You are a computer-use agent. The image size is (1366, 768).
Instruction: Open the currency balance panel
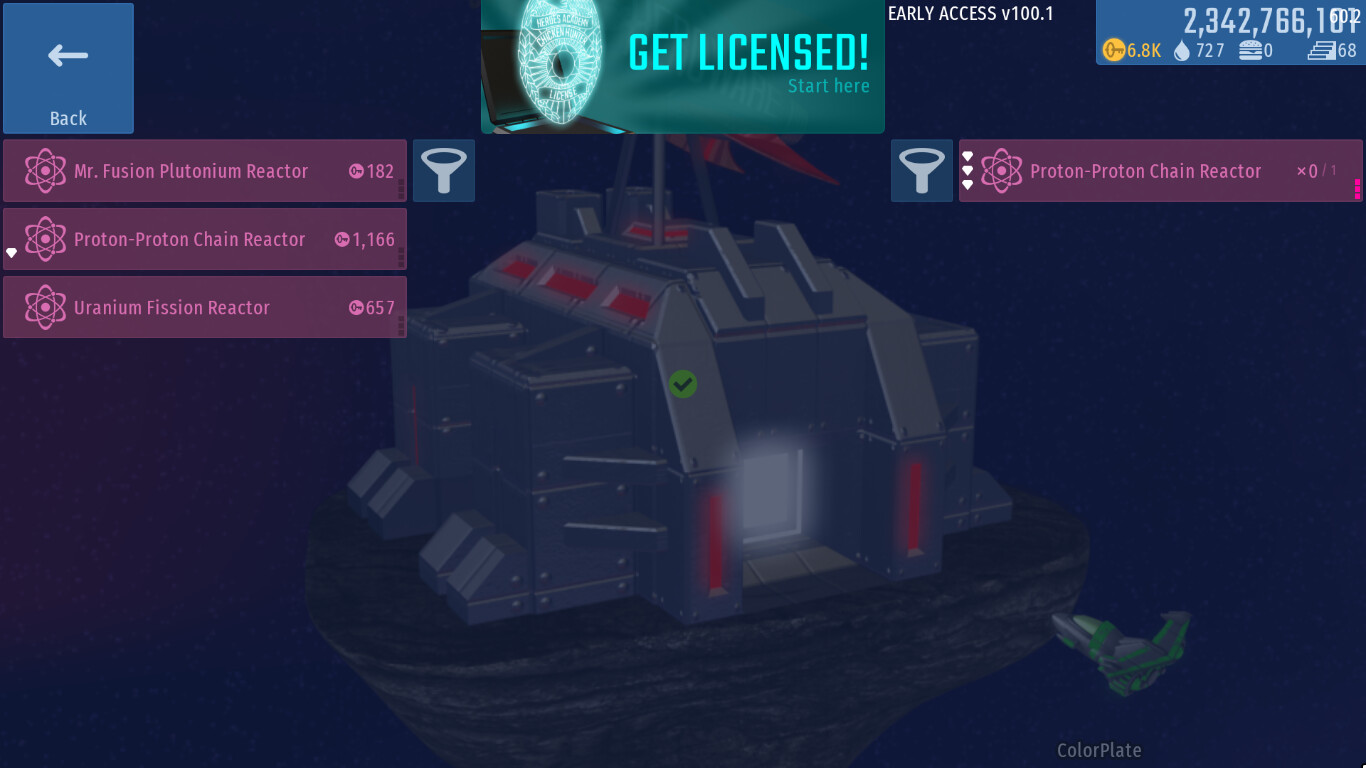[x=1230, y=33]
